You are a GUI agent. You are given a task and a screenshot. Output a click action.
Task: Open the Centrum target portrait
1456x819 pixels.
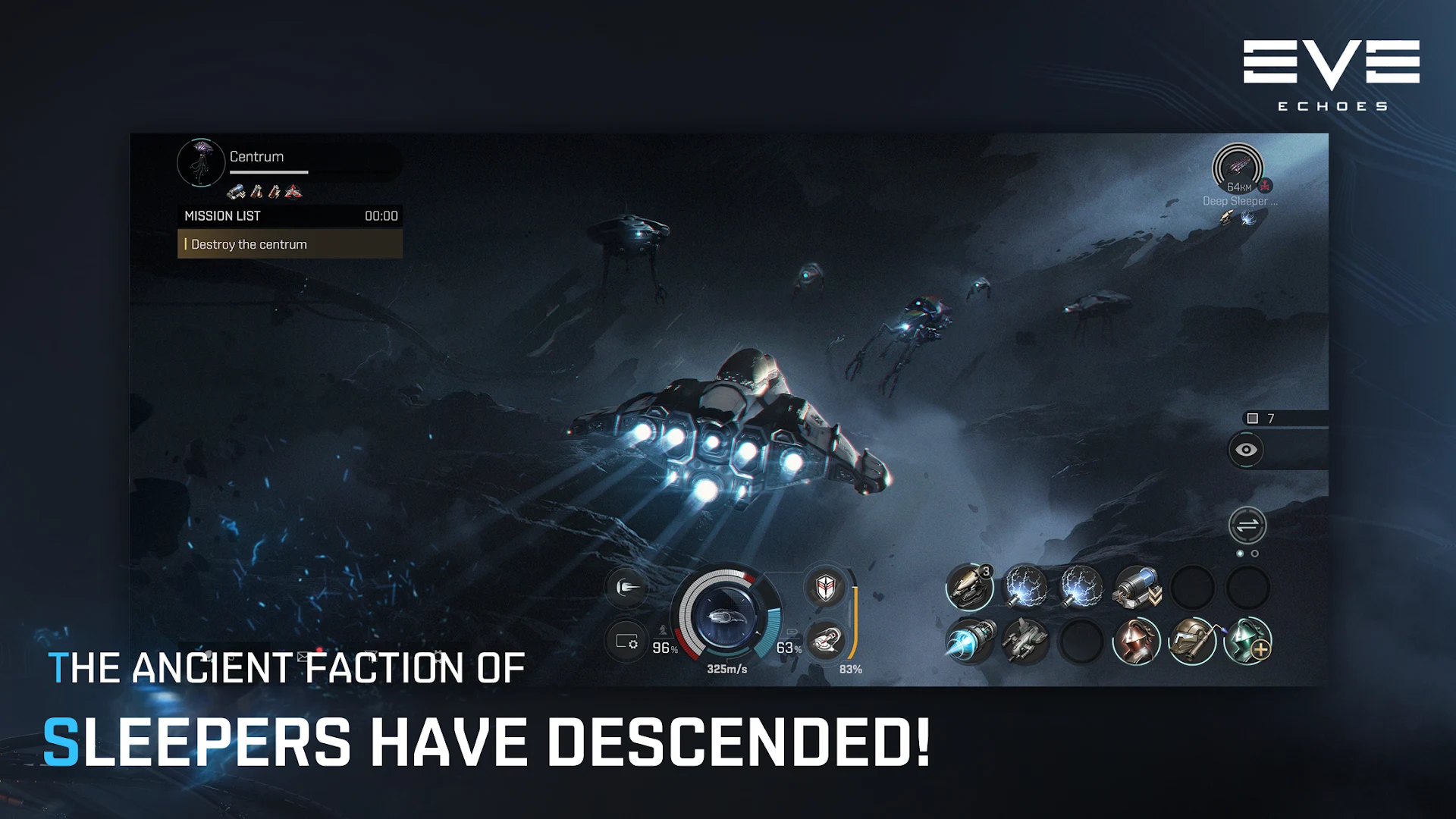[201, 162]
